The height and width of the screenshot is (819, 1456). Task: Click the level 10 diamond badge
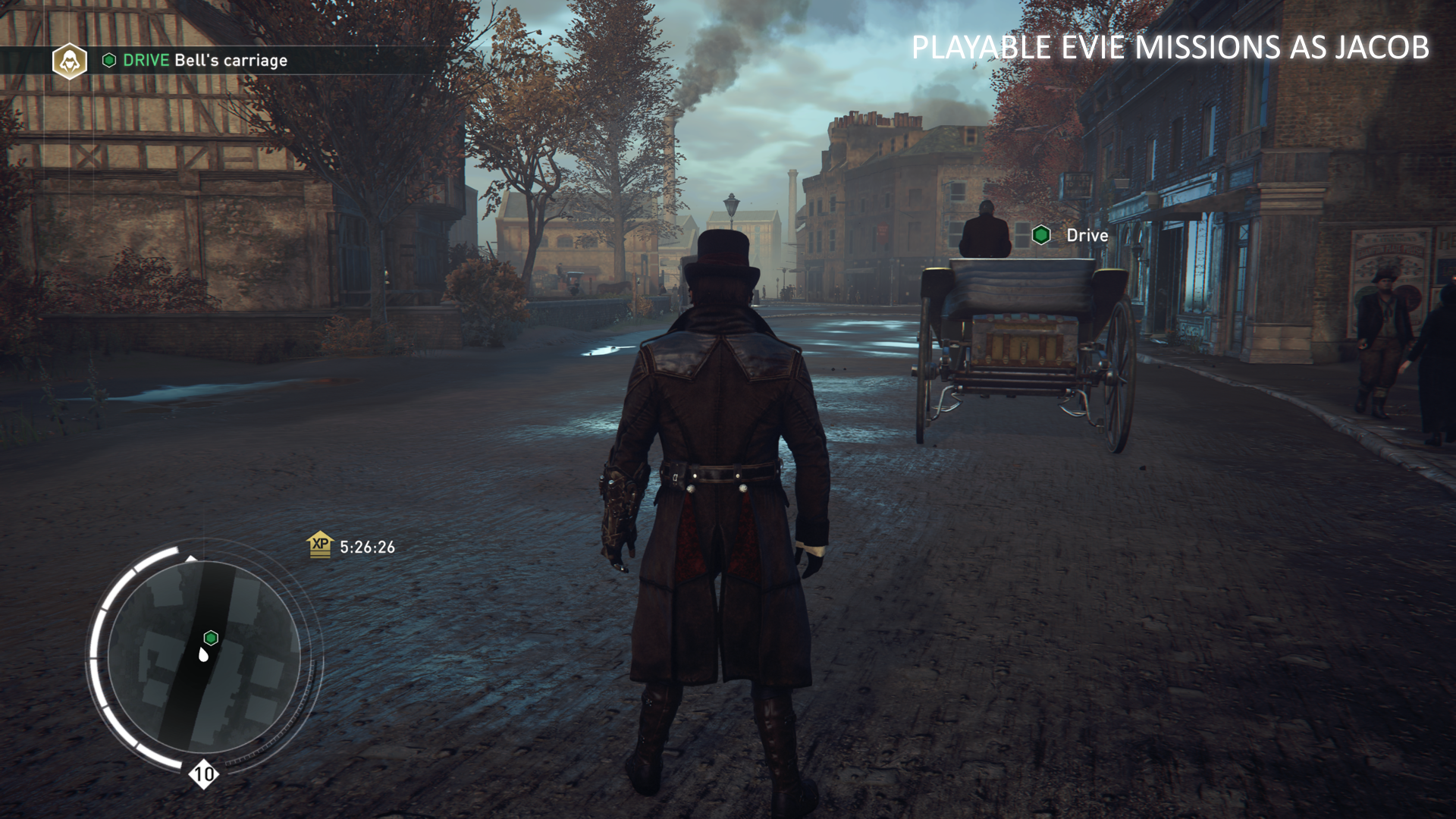pyautogui.click(x=203, y=774)
